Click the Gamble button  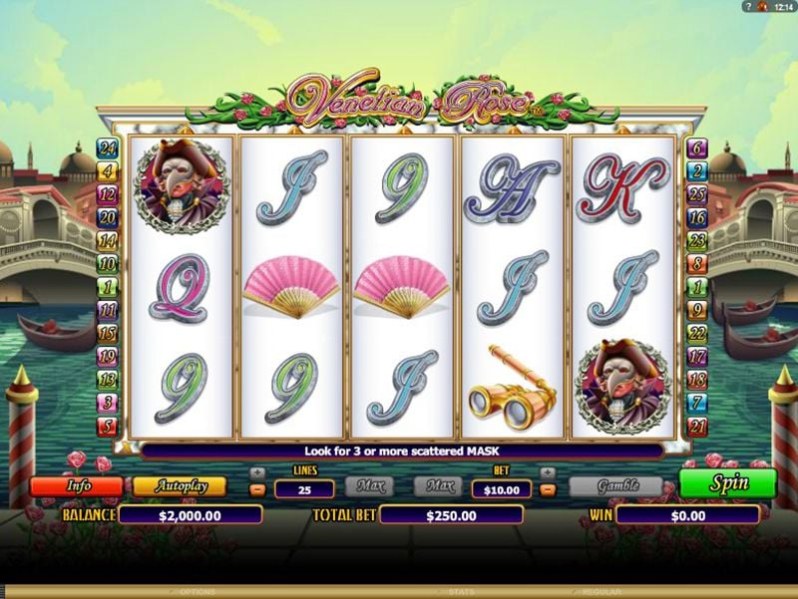pos(615,487)
